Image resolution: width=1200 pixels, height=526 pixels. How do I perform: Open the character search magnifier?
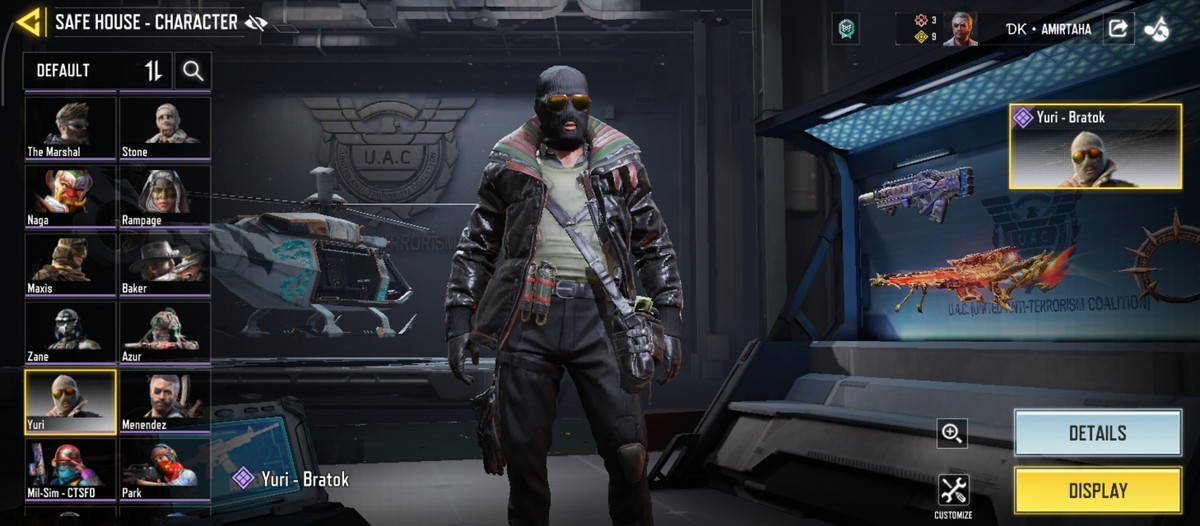193,71
